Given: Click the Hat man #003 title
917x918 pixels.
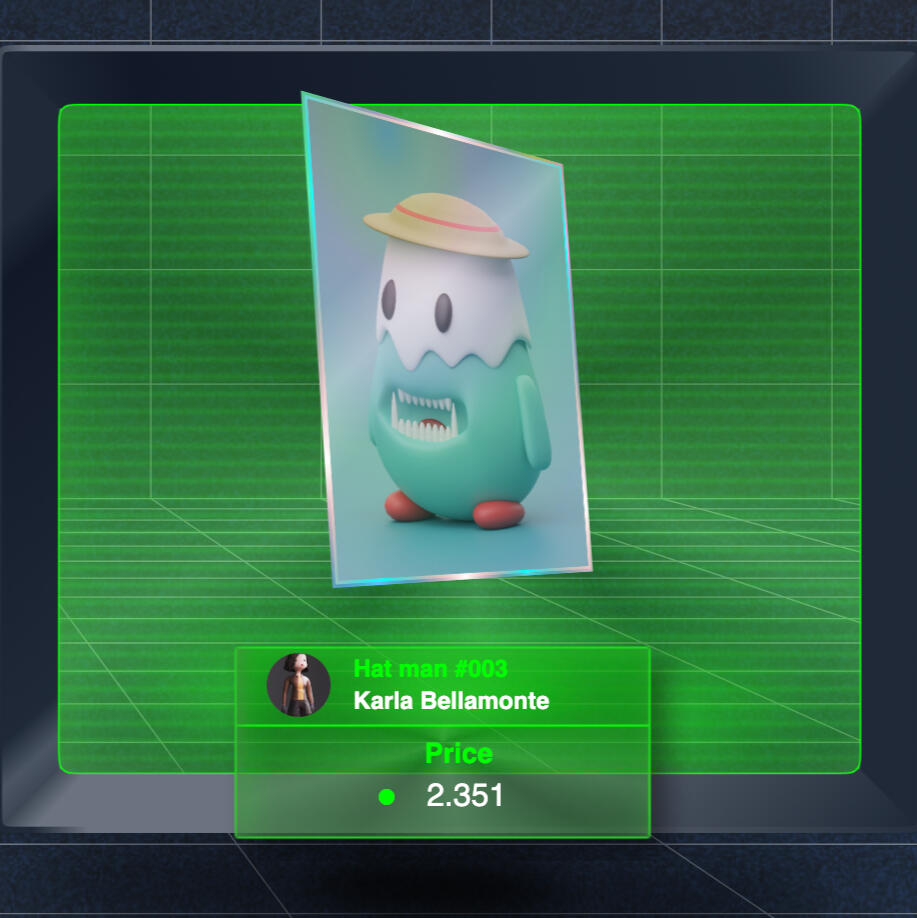Looking at the screenshot, I should coord(430,669).
